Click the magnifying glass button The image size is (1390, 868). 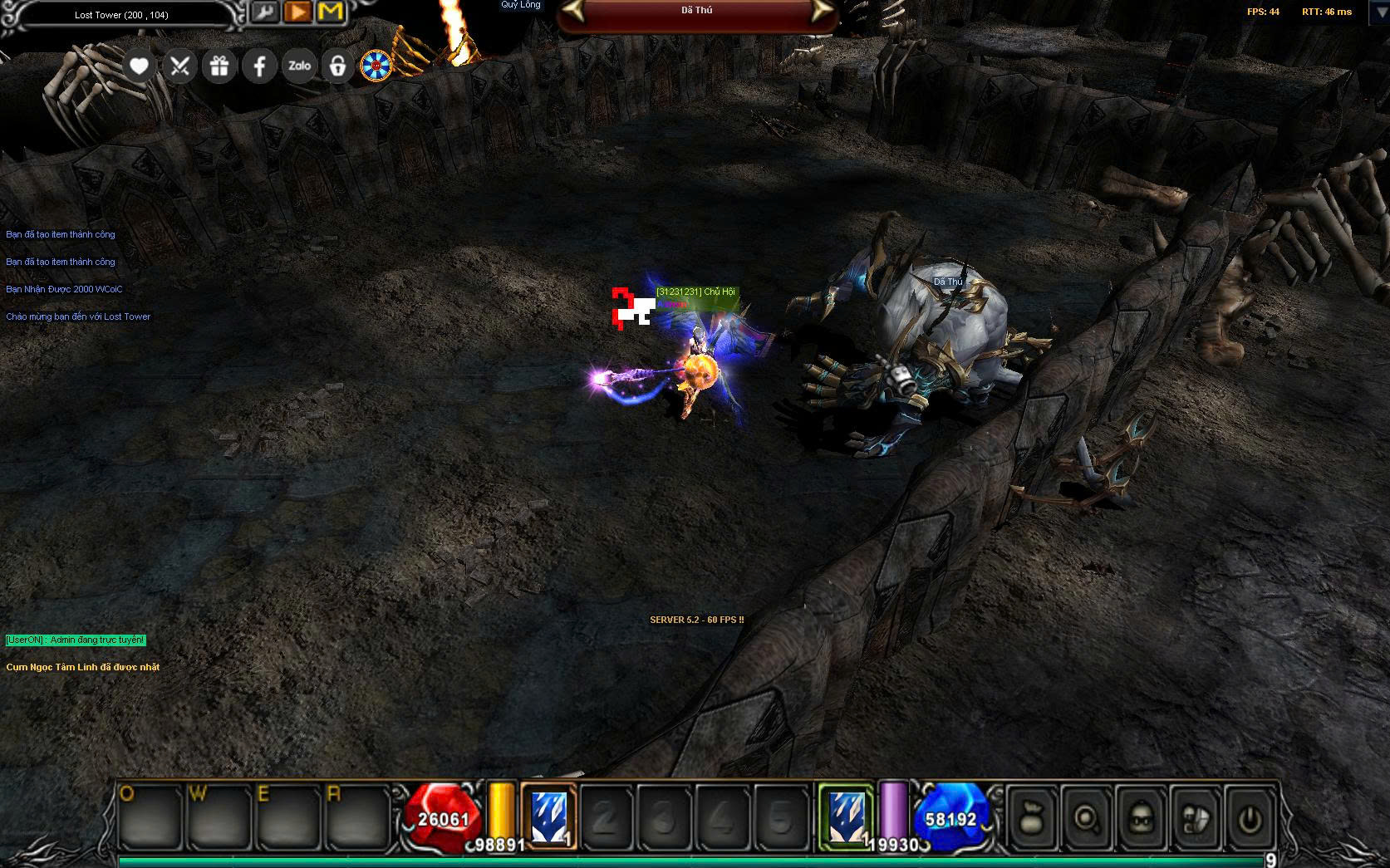pyautogui.click(x=1086, y=819)
